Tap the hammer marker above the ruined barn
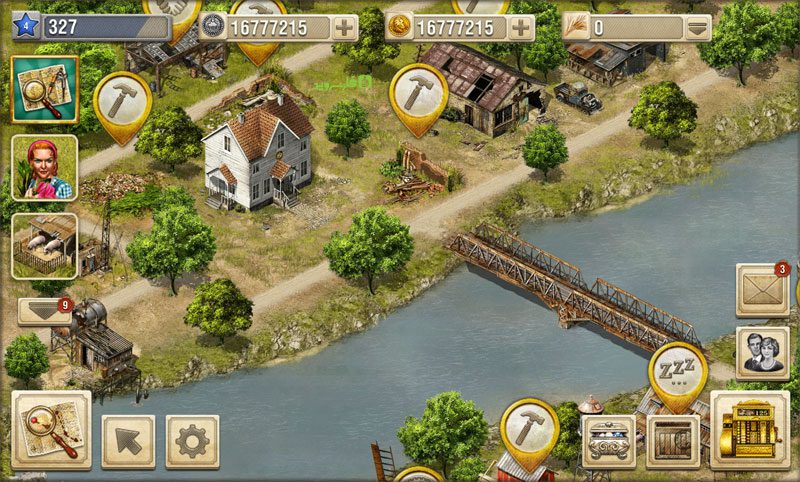The height and width of the screenshot is (482, 800). 418,93
